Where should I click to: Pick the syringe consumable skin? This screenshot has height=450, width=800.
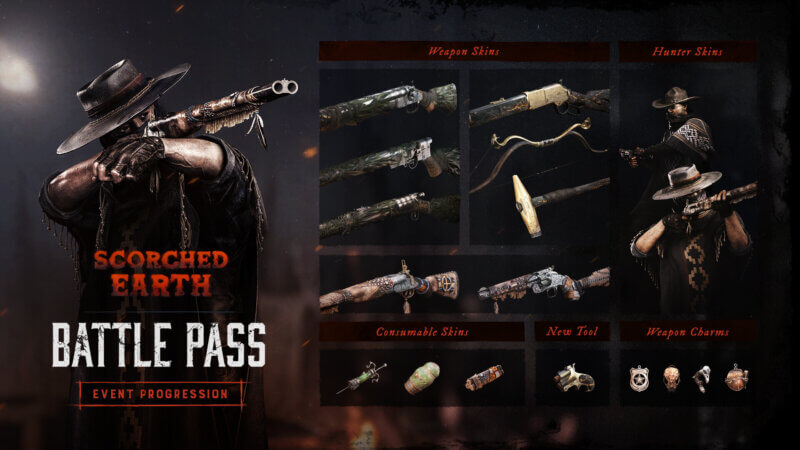click(x=361, y=377)
